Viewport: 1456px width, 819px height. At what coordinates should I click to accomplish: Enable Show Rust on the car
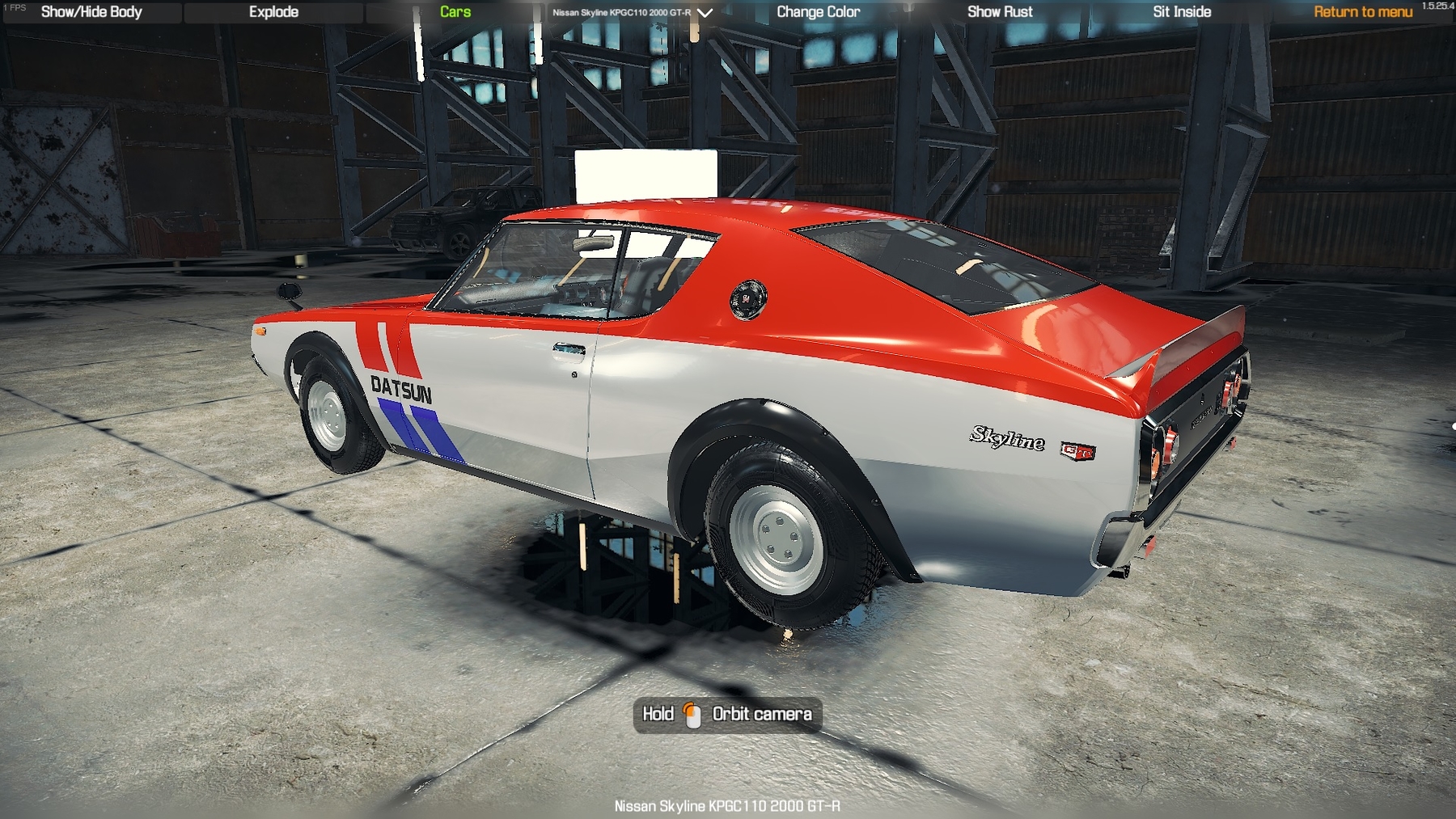tap(1000, 12)
